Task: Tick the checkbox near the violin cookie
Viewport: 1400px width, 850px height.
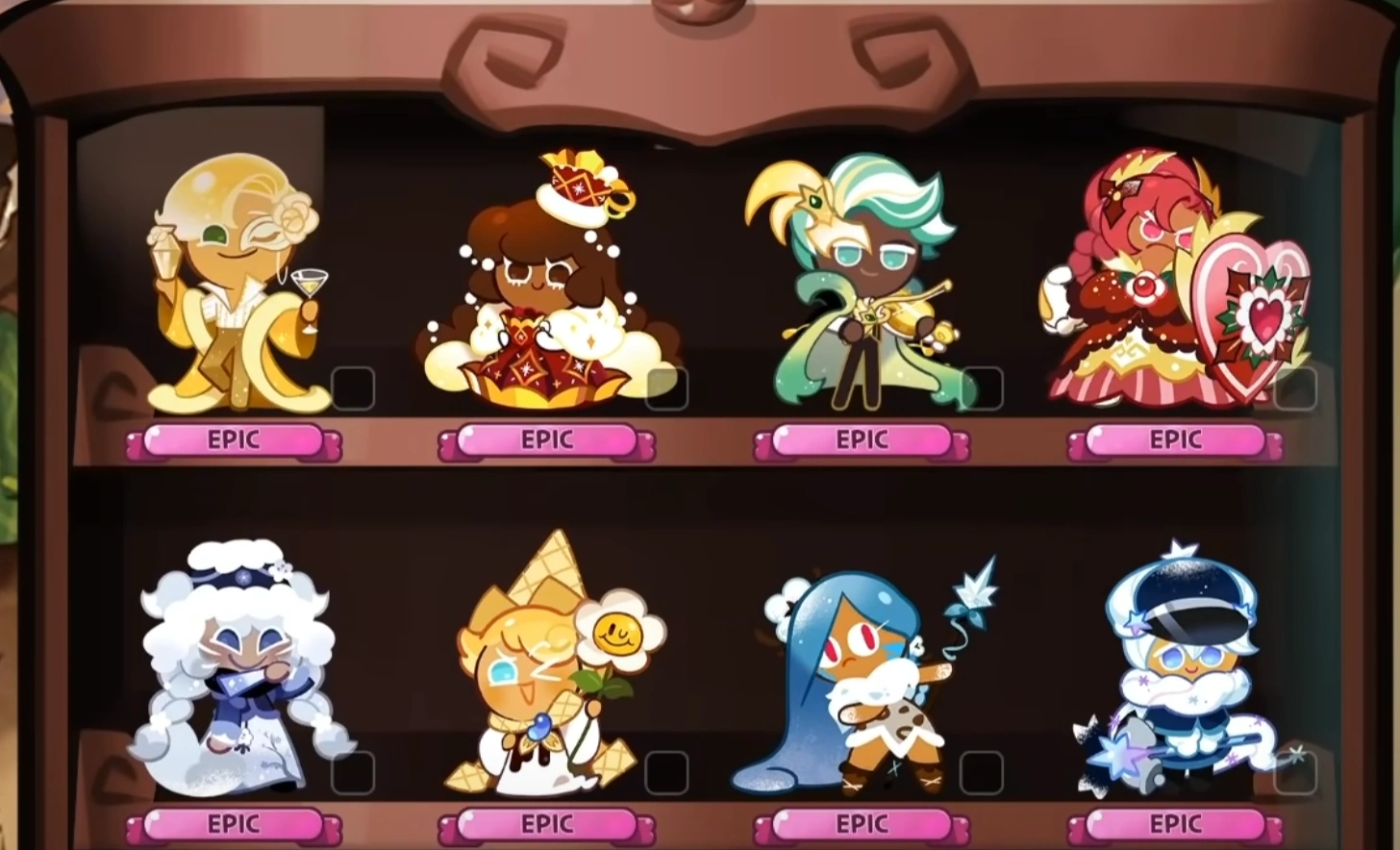Action: [983, 389]
